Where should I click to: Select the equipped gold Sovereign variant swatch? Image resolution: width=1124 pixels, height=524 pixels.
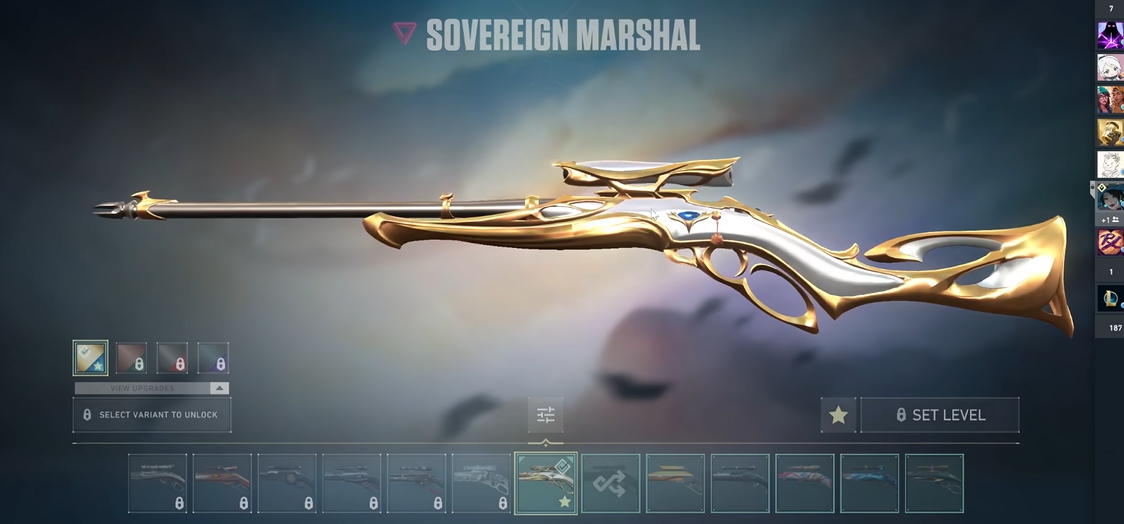tap(90, 358)
